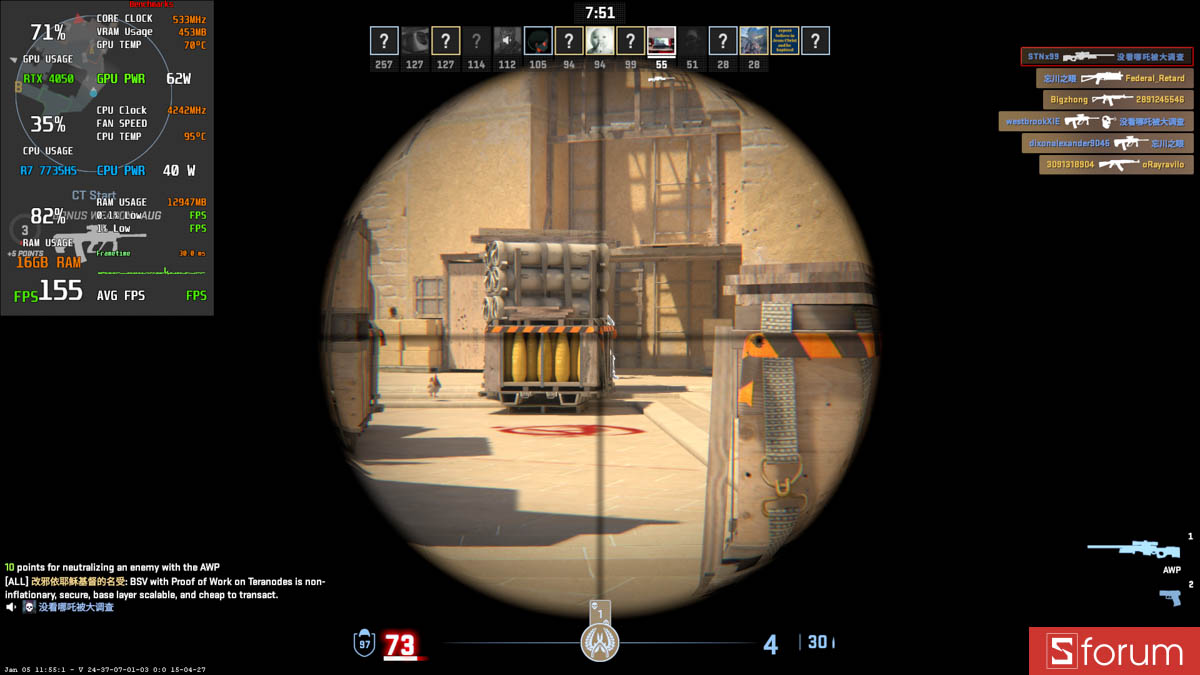Screen dimensions: 1200x675
Task: Select the pistol in weapon slot 2
Action: (x=1169, y=597)
